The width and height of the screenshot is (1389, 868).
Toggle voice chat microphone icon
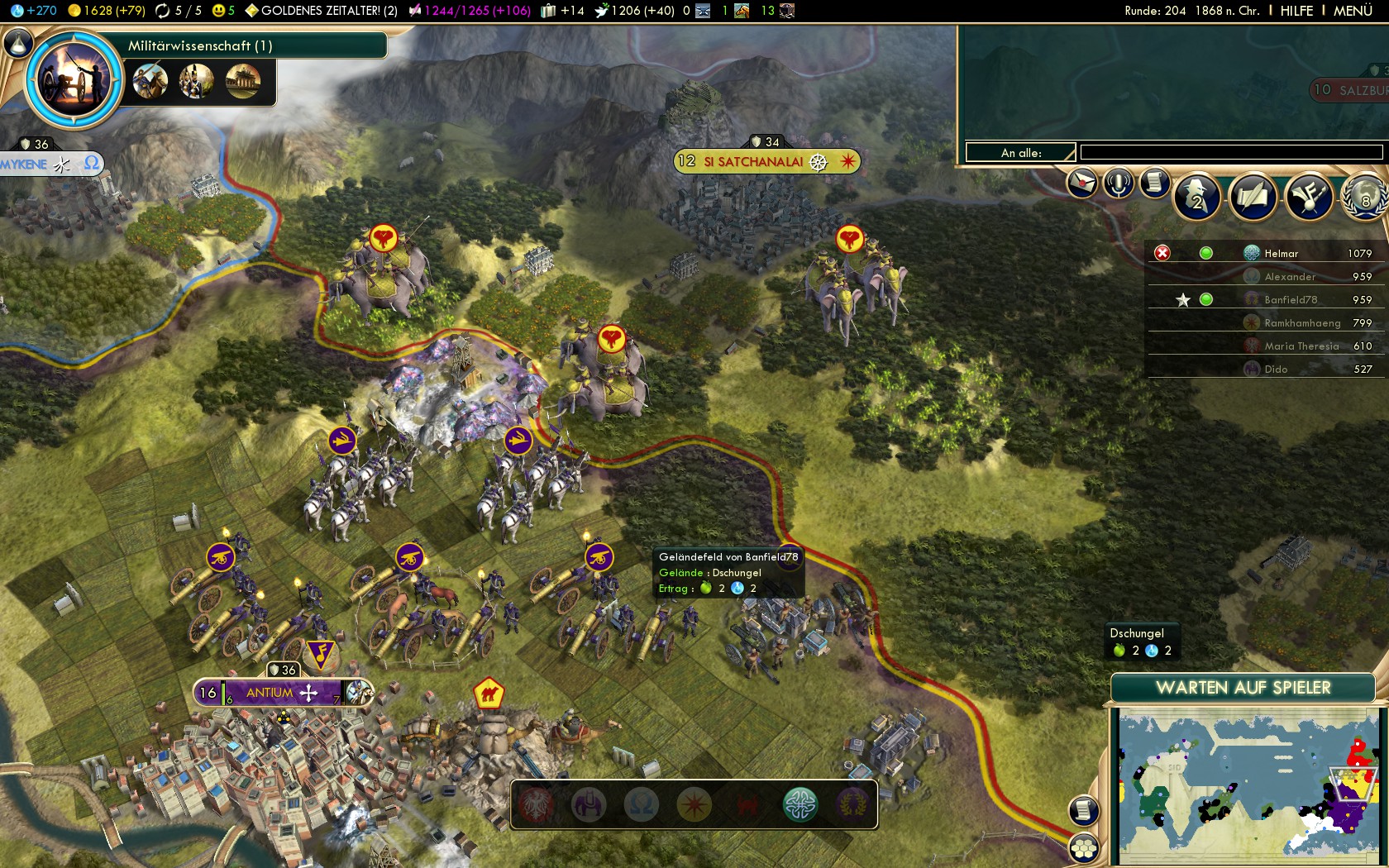click(x=1119, y=183)
